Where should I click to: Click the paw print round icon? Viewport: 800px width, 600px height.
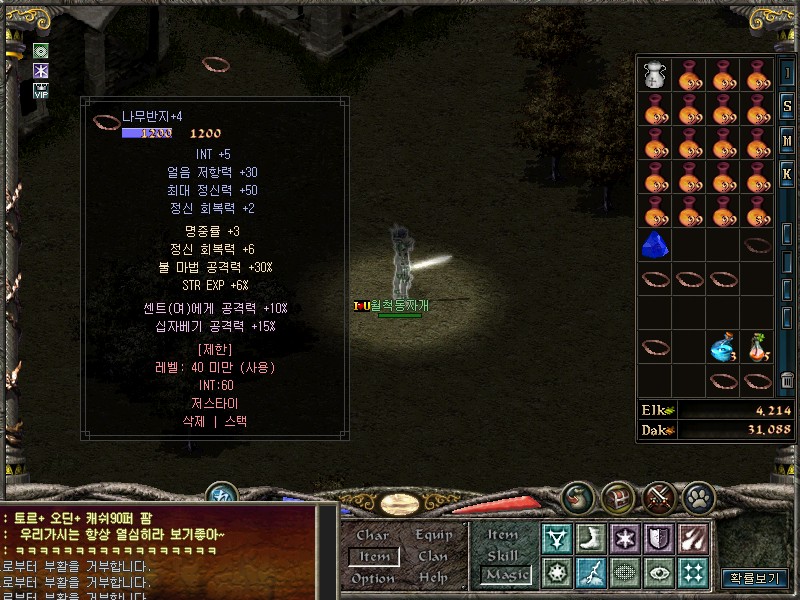(x=699, y=496)
